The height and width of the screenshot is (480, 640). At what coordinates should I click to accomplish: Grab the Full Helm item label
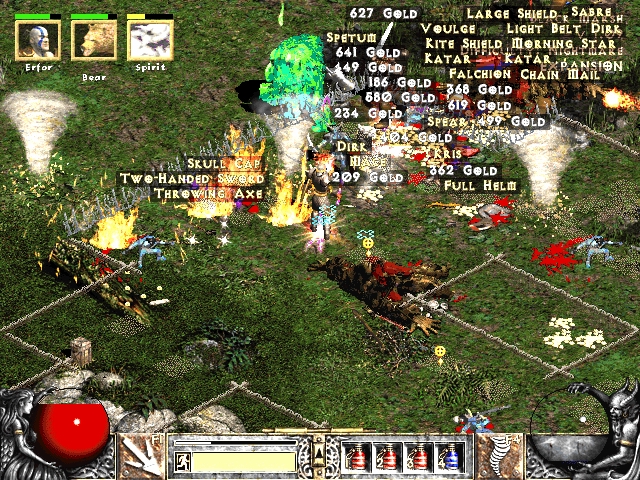coord(481,186)
